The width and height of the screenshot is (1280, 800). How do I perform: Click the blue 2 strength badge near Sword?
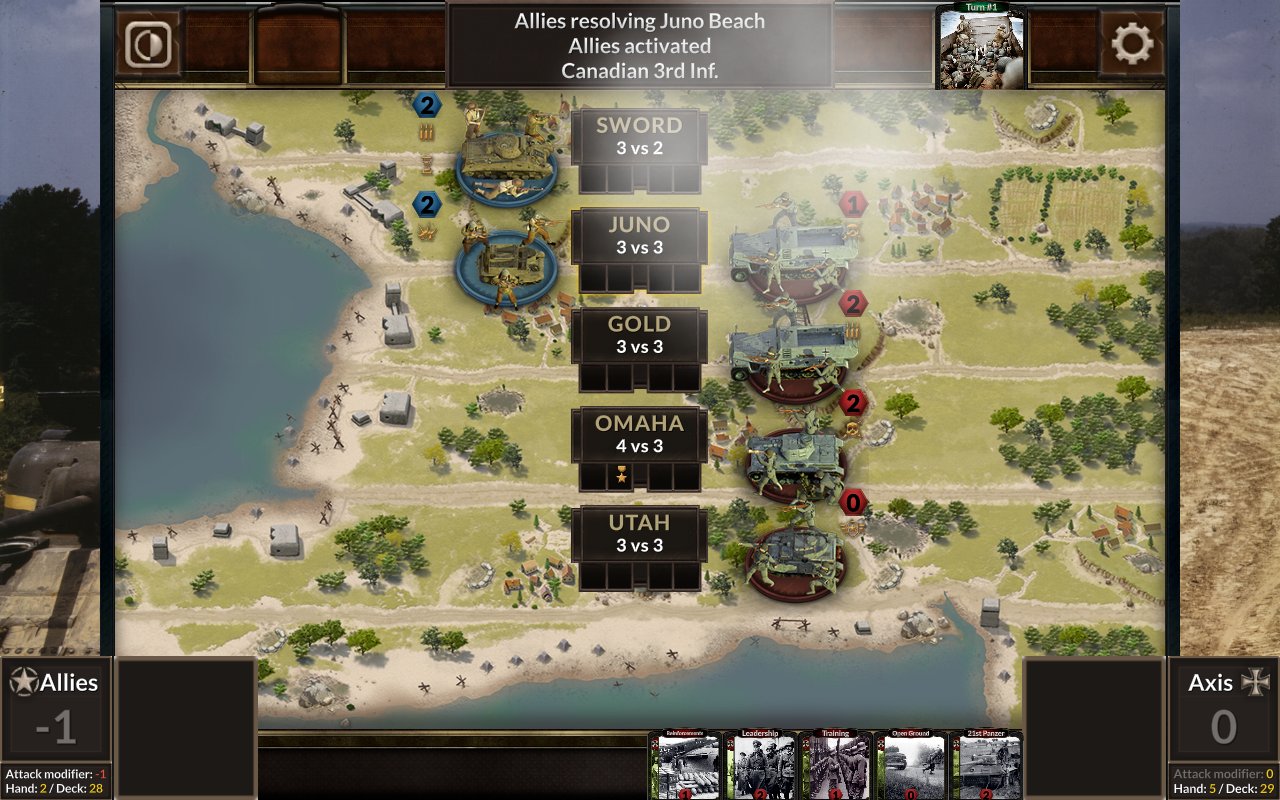[x=428, y=107]
